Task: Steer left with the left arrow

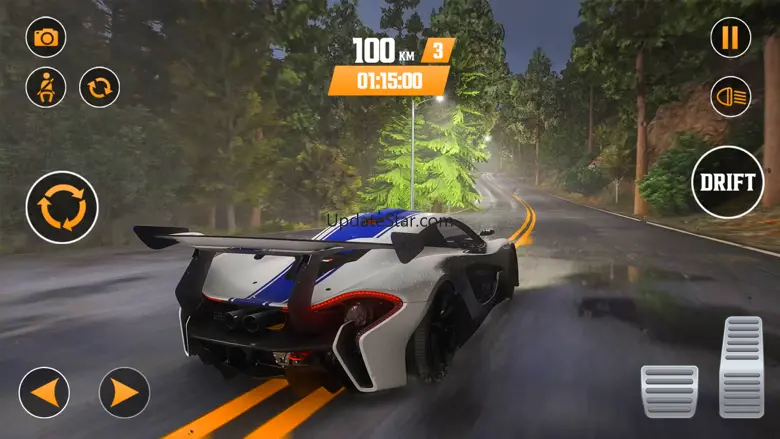Action: 45,393
